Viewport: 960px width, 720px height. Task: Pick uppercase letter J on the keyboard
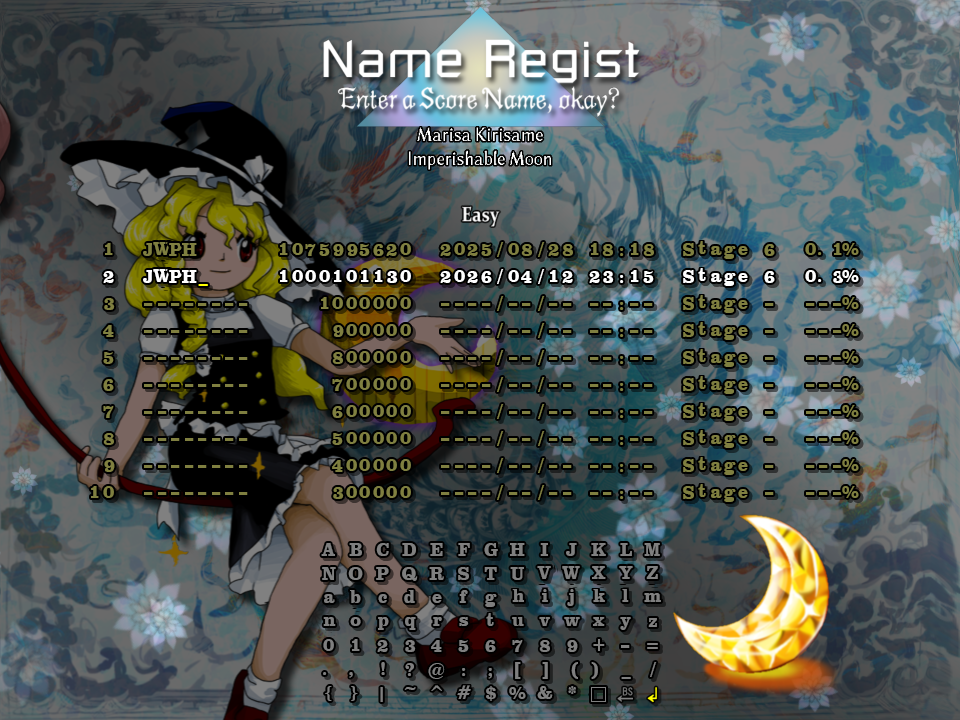[572, 550]
